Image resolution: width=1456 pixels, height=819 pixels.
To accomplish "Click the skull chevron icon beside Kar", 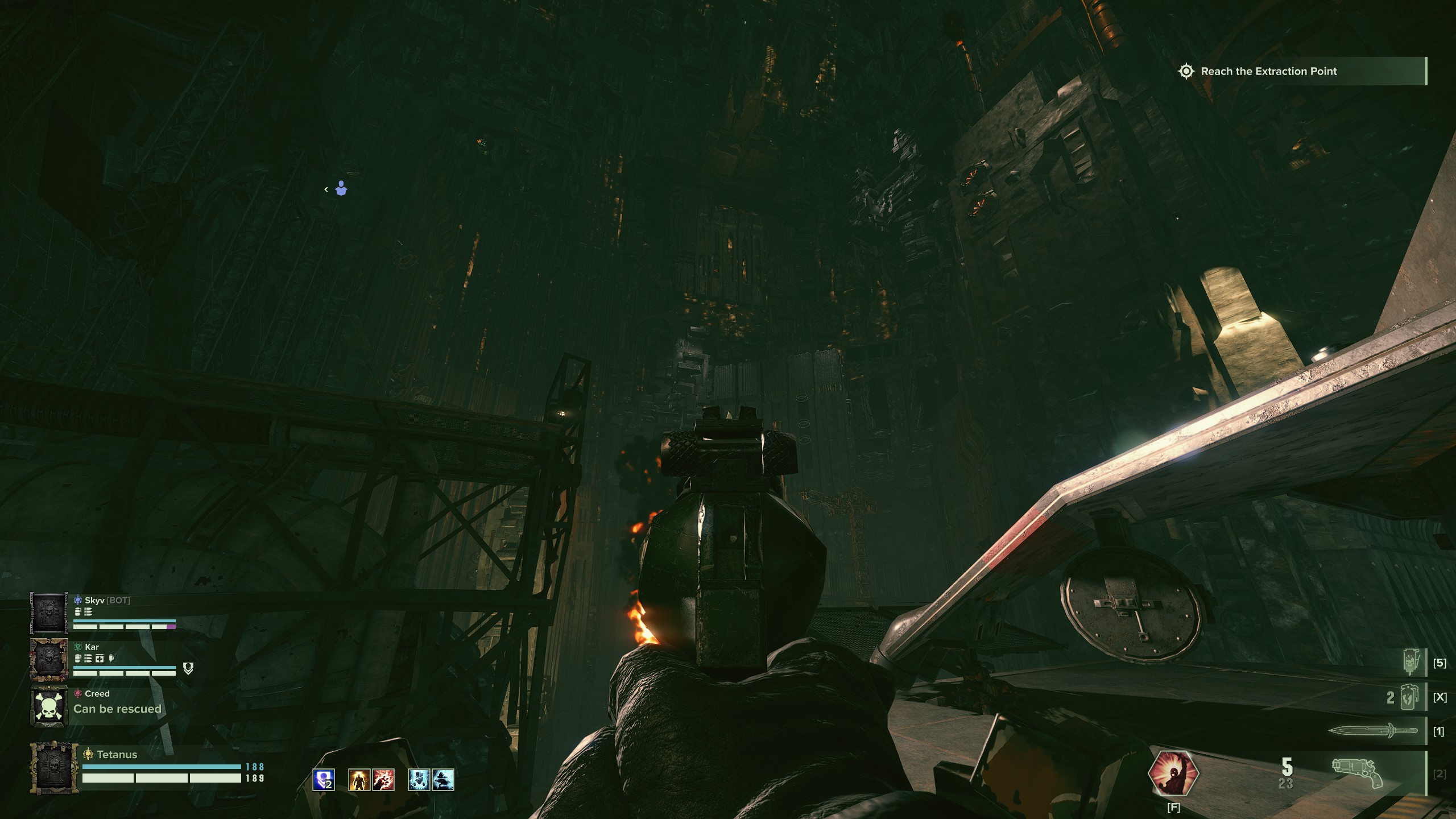I will click(x=188, y=669).
